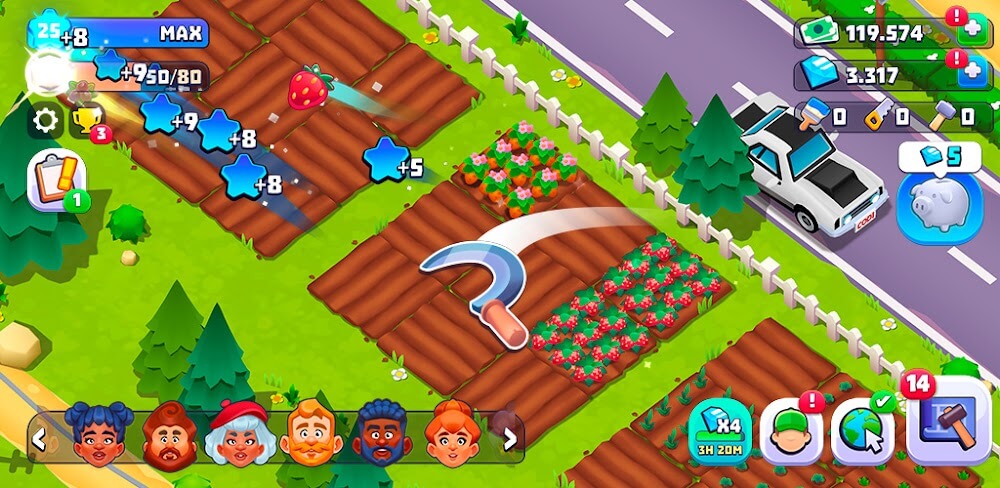Show next characters with the right arrow
This screenshot has height=488, width=1000.
[510, 437]
